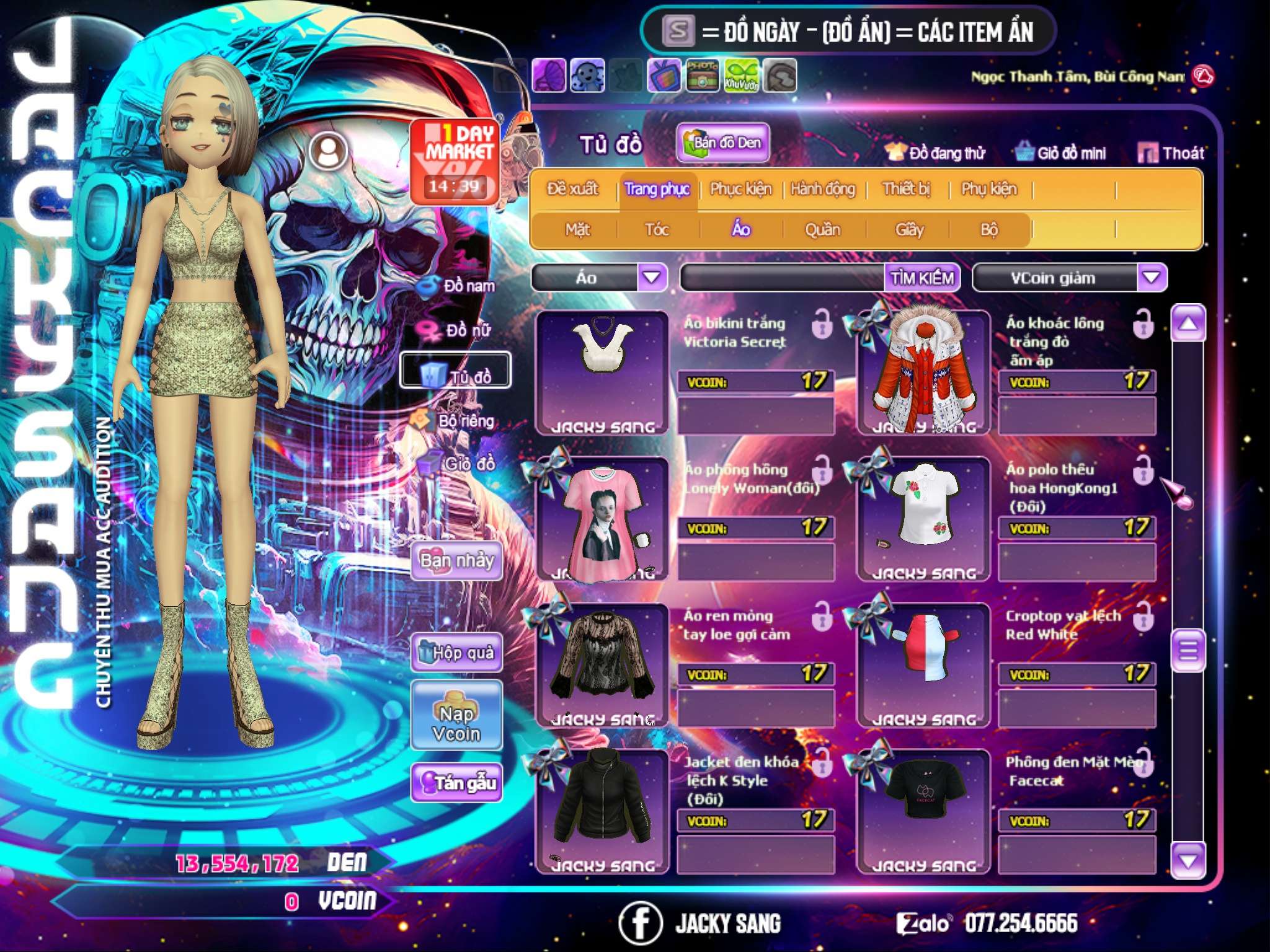
Task: Choose the Quần subcategory
Action: point(822,230)
